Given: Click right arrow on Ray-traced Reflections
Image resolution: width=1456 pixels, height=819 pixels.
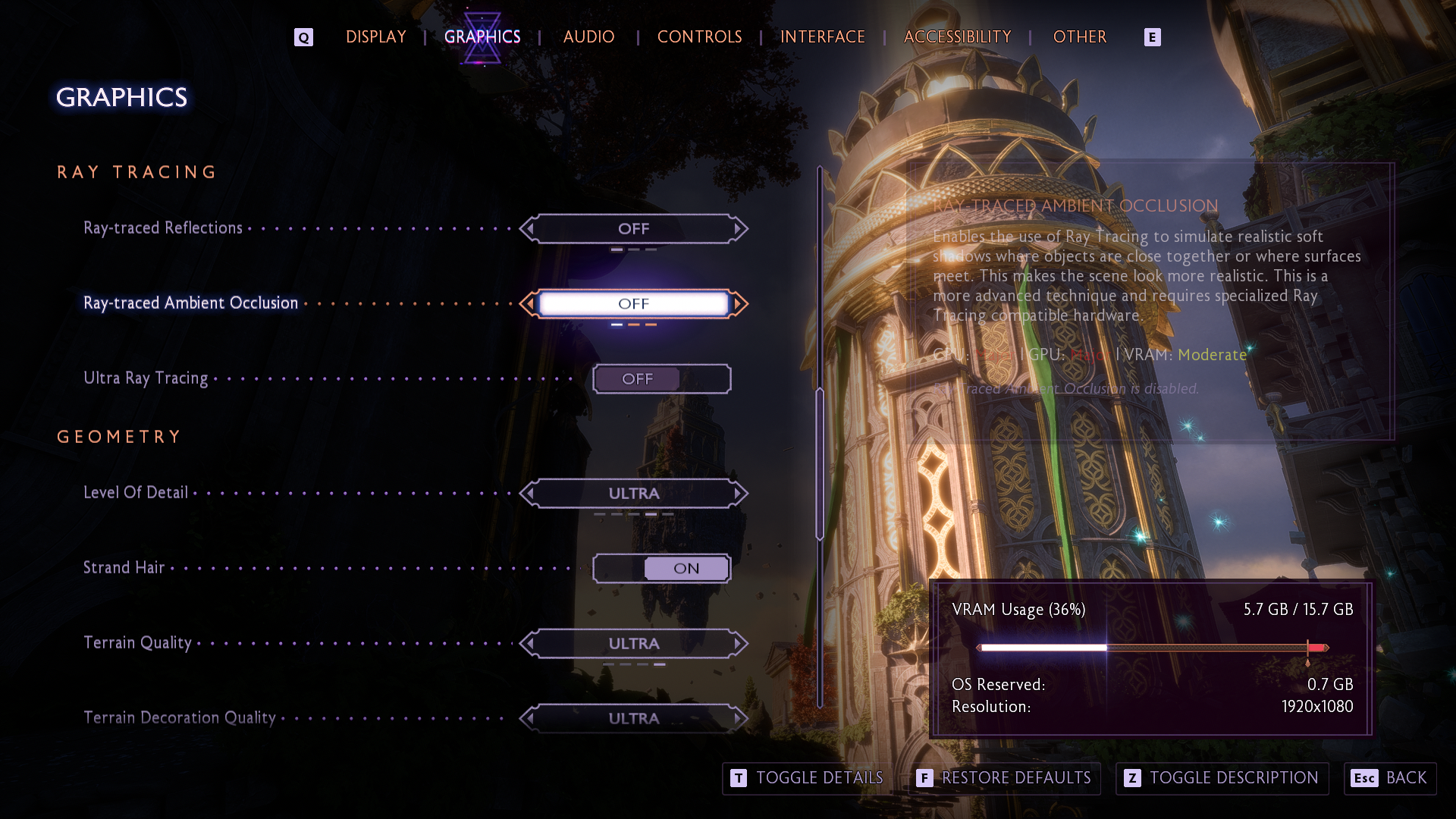Looking at the screenshot, I should [x=738, y=228].
